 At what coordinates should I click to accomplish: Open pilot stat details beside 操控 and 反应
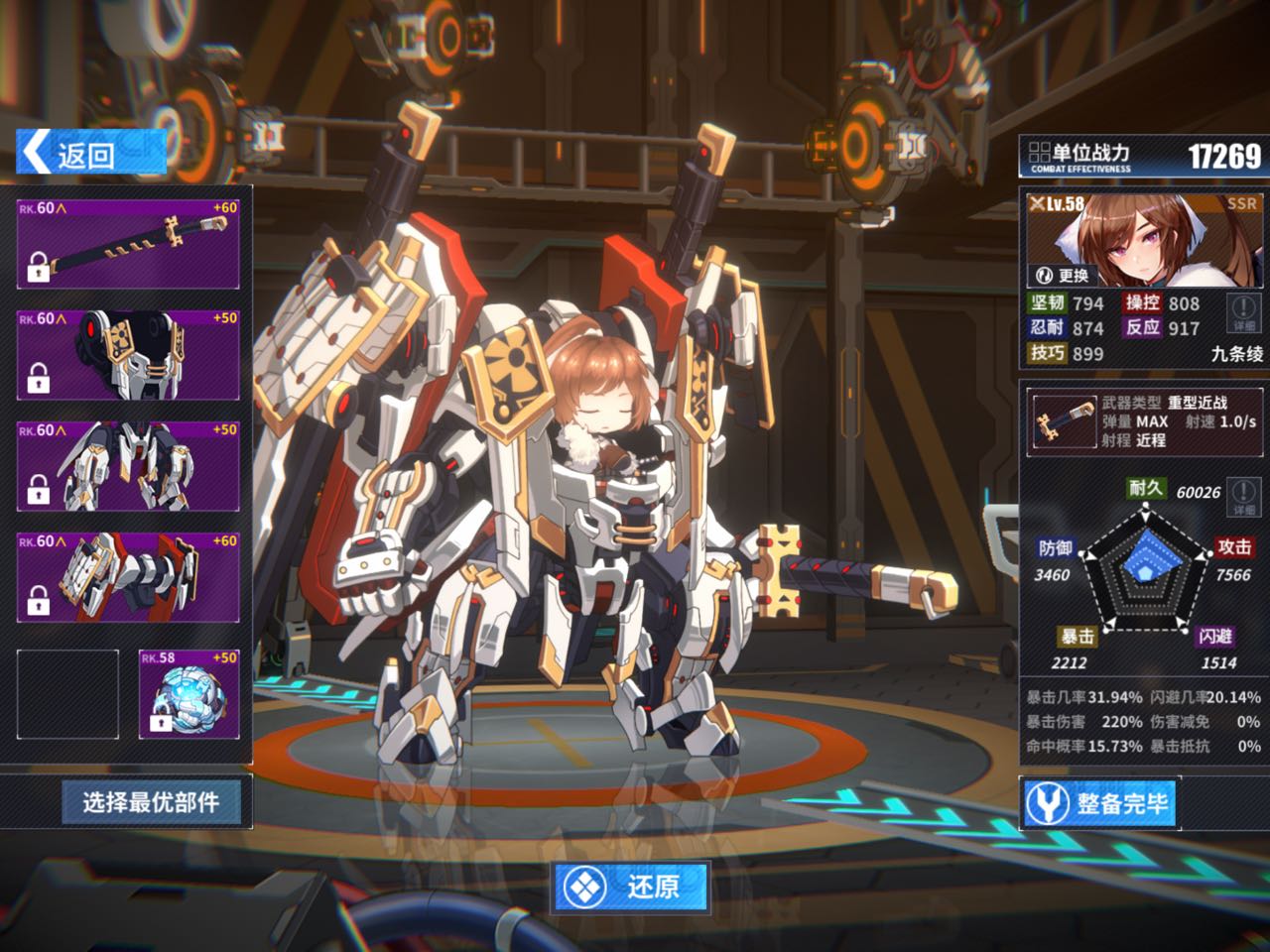pos(1243,313)
